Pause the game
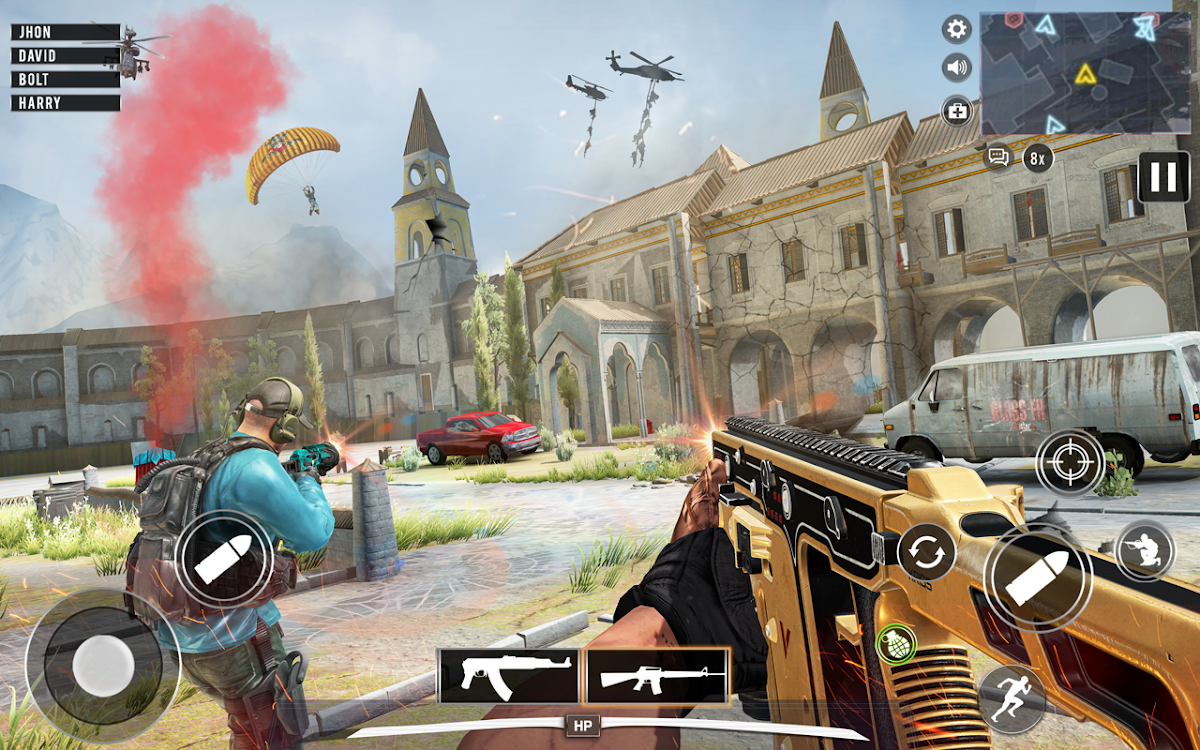 coord(1163,177)
